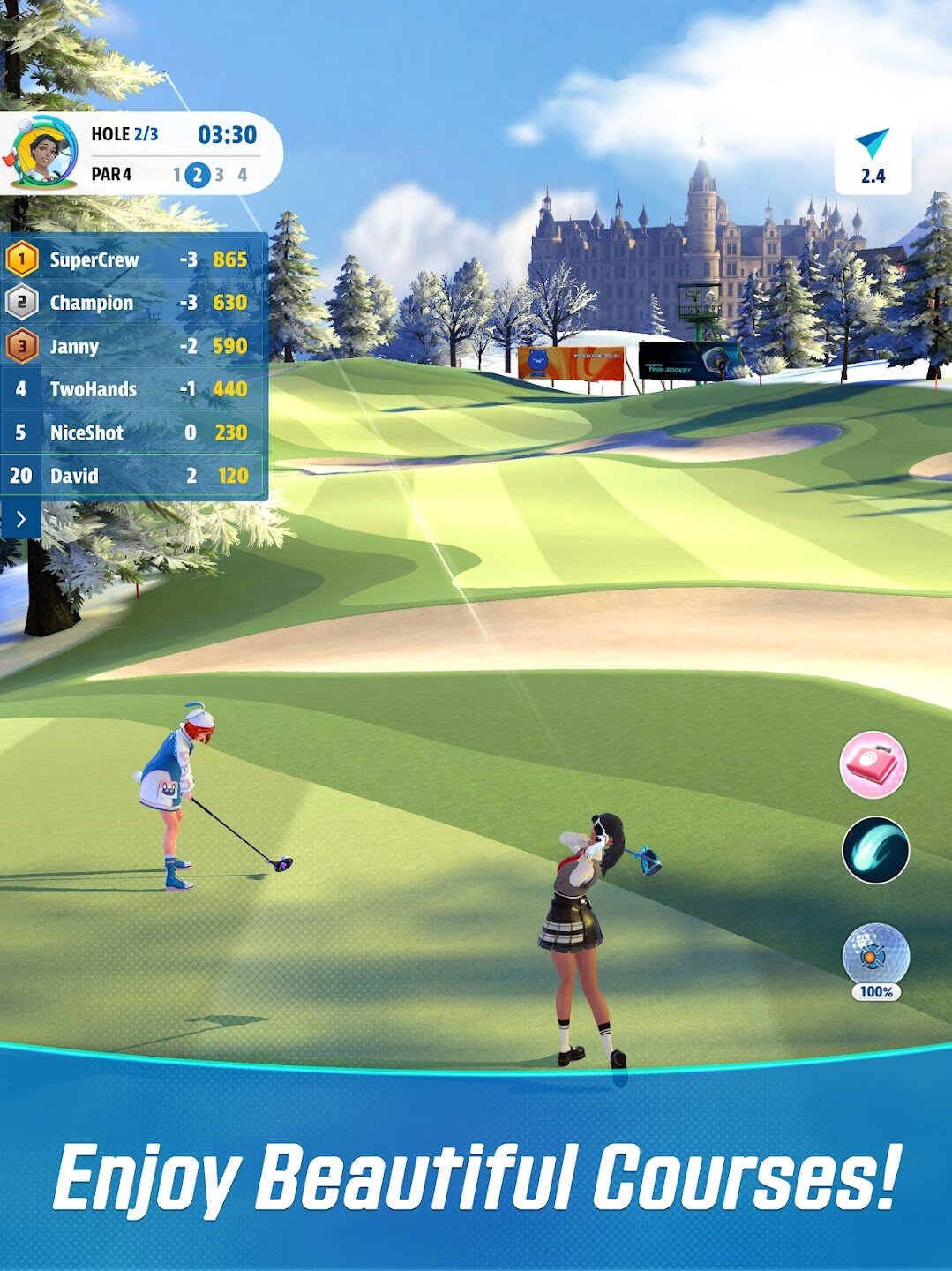This screenshot has height=1271, width=952.
Task: Select SuperCrew's leaderboard row
Action: [x=134, y=259]
